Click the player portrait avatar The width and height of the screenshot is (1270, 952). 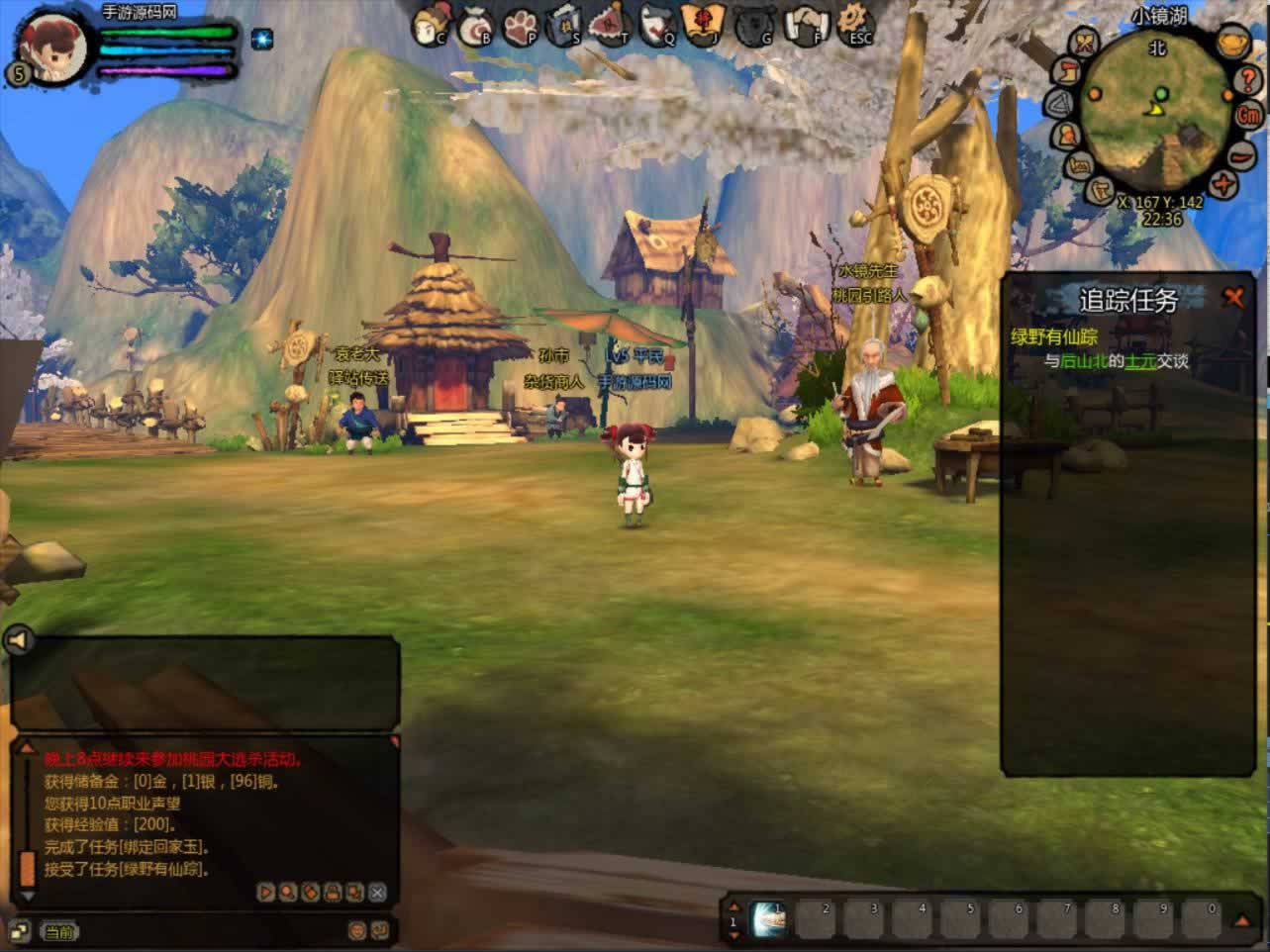(53, 42)
